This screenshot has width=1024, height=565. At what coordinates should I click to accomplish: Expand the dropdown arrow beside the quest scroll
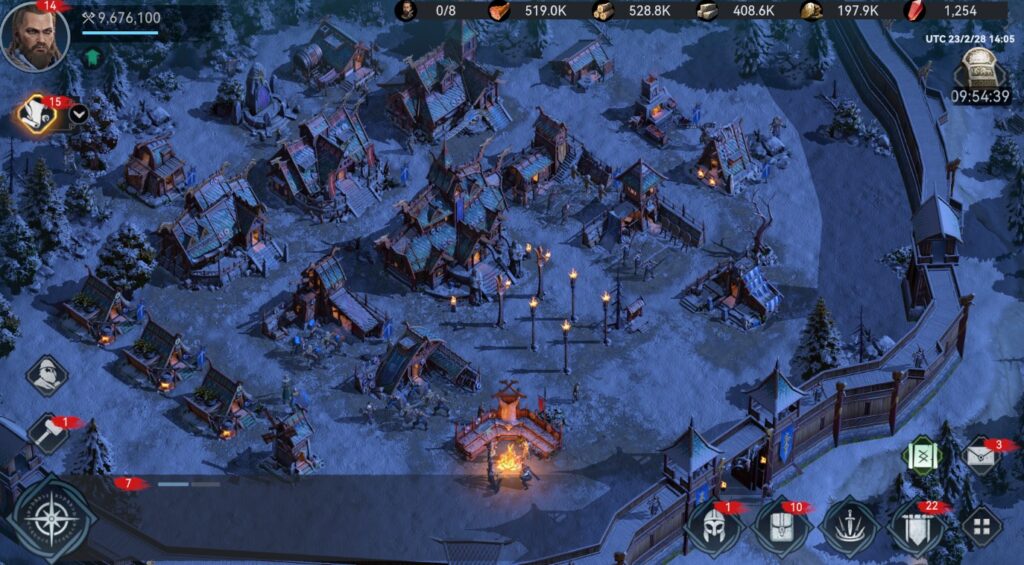pos(78,113)
